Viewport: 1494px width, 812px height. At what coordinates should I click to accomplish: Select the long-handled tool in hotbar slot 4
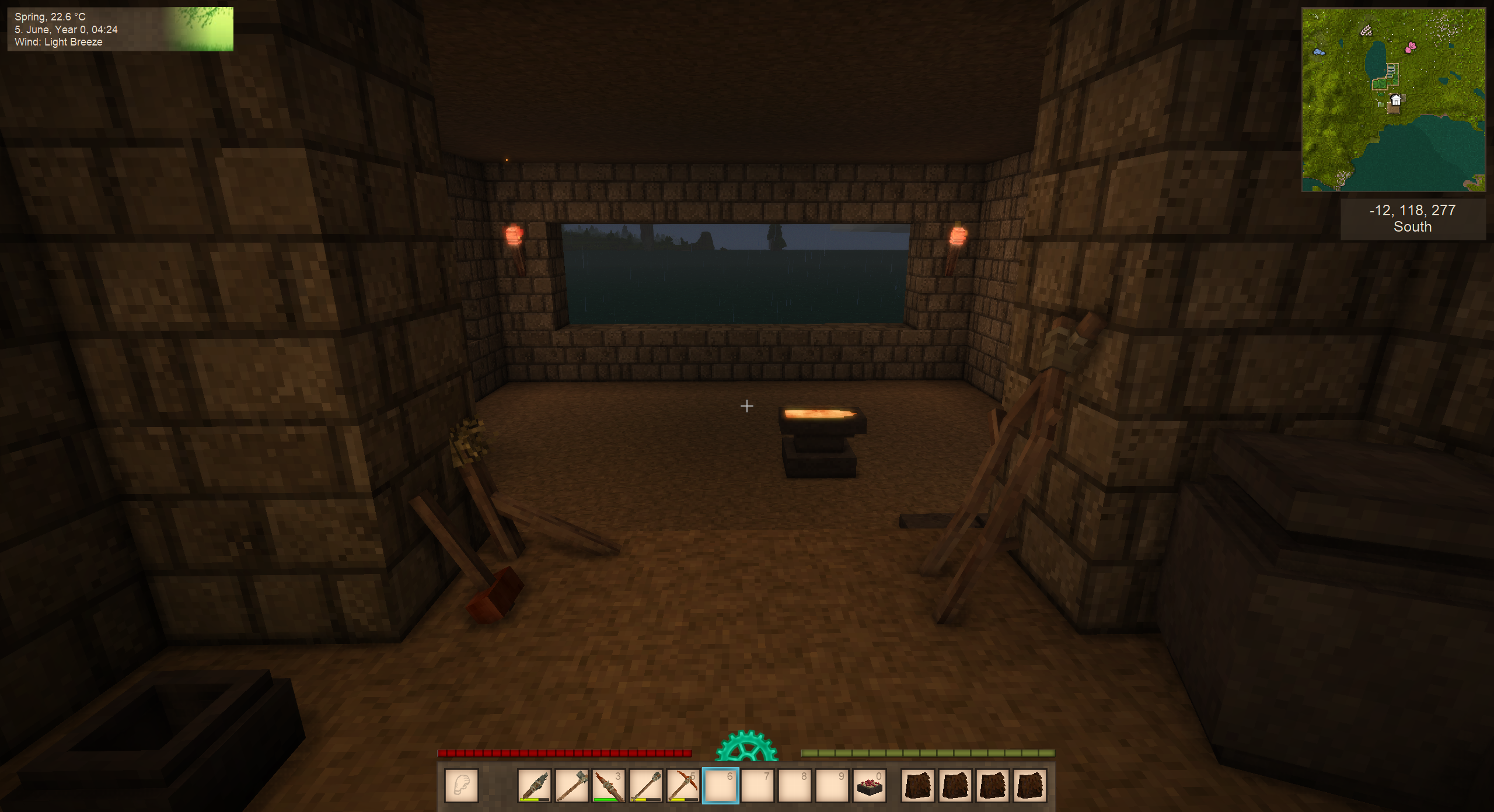pyautogui.click(x=645, y=786)
